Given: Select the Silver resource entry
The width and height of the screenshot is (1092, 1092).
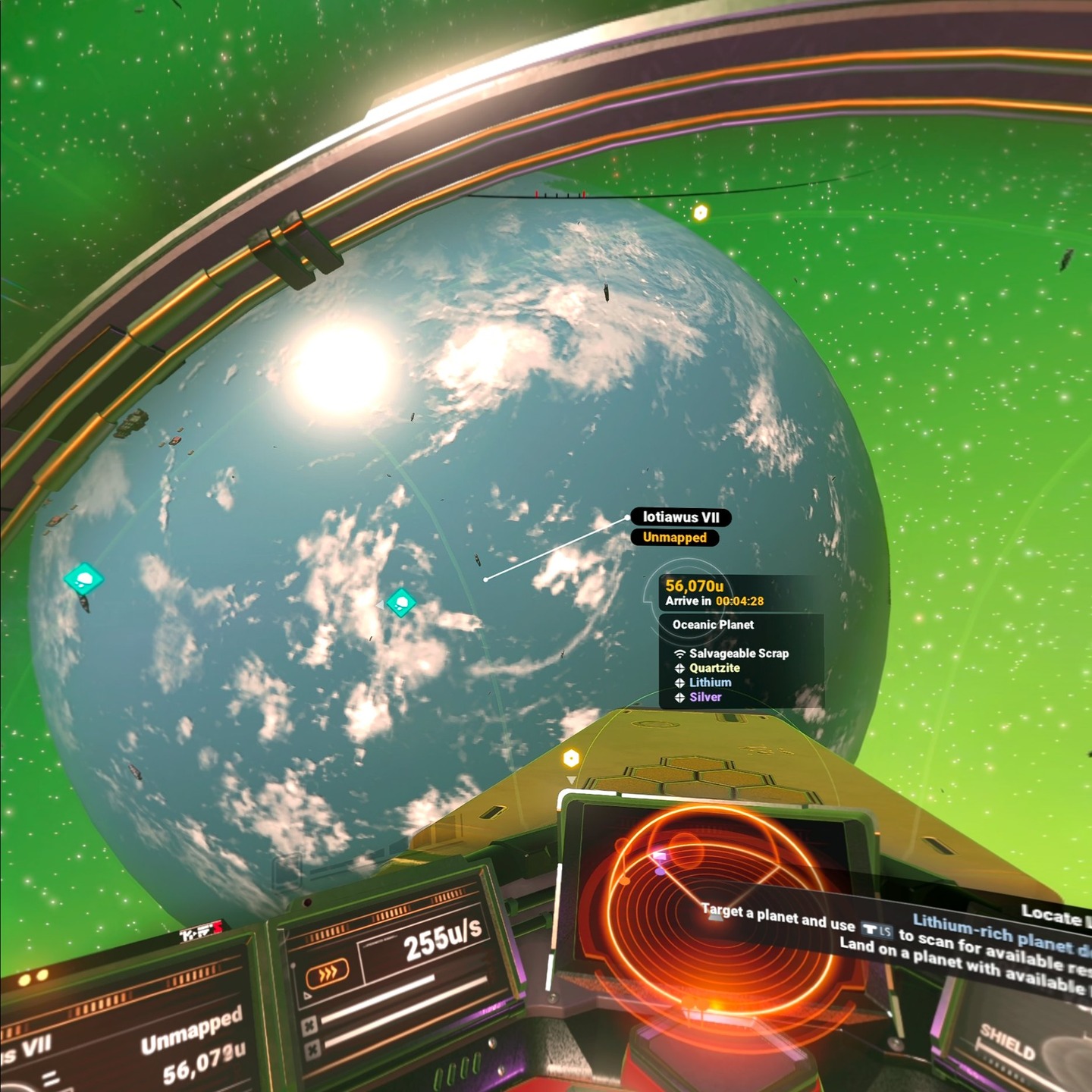Looking at the screenshot, I should [704, 697].
